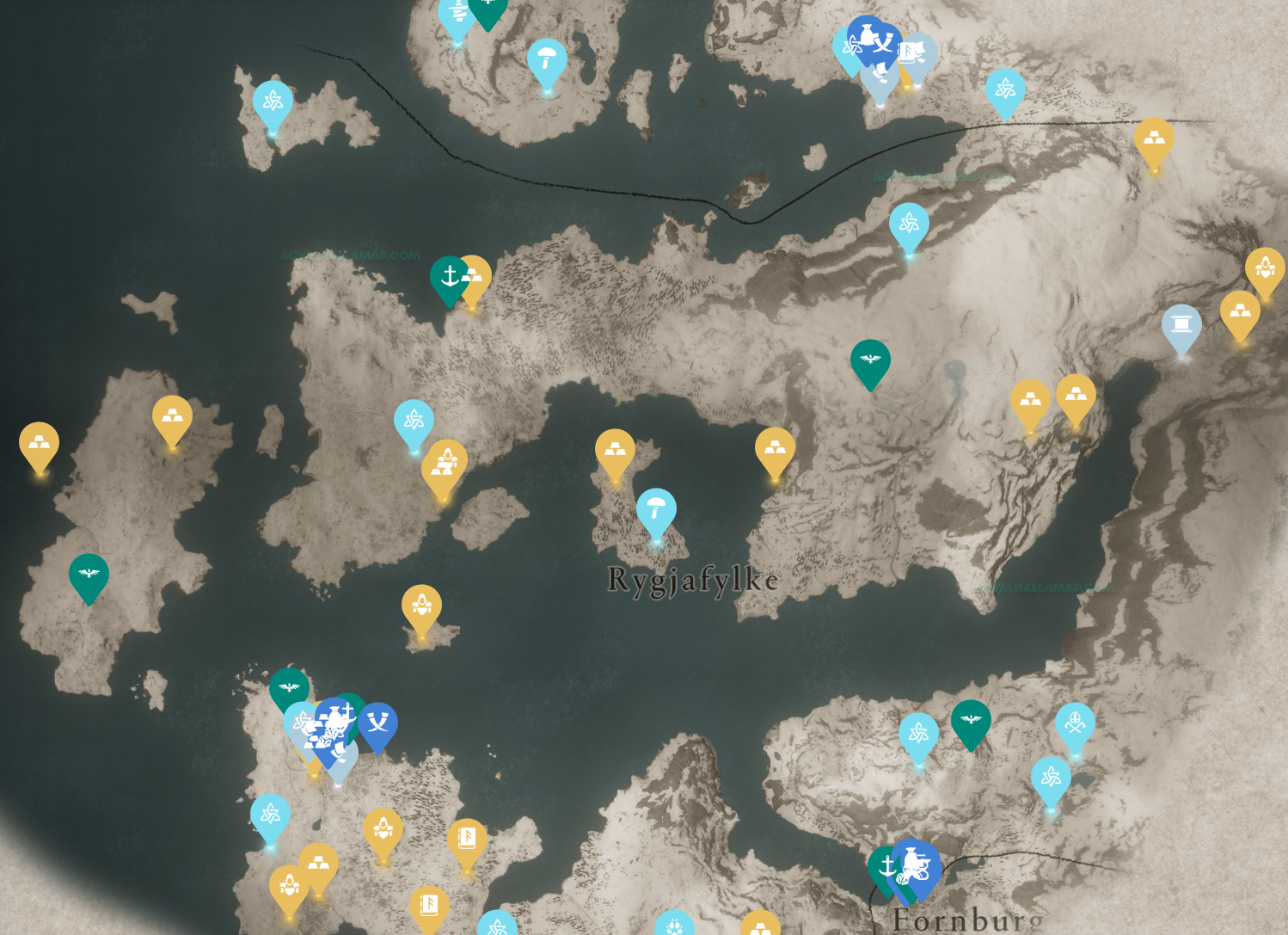Click the mushroom mystery marker above the Rygjafylke label
1288x935 pixels.
657,509
